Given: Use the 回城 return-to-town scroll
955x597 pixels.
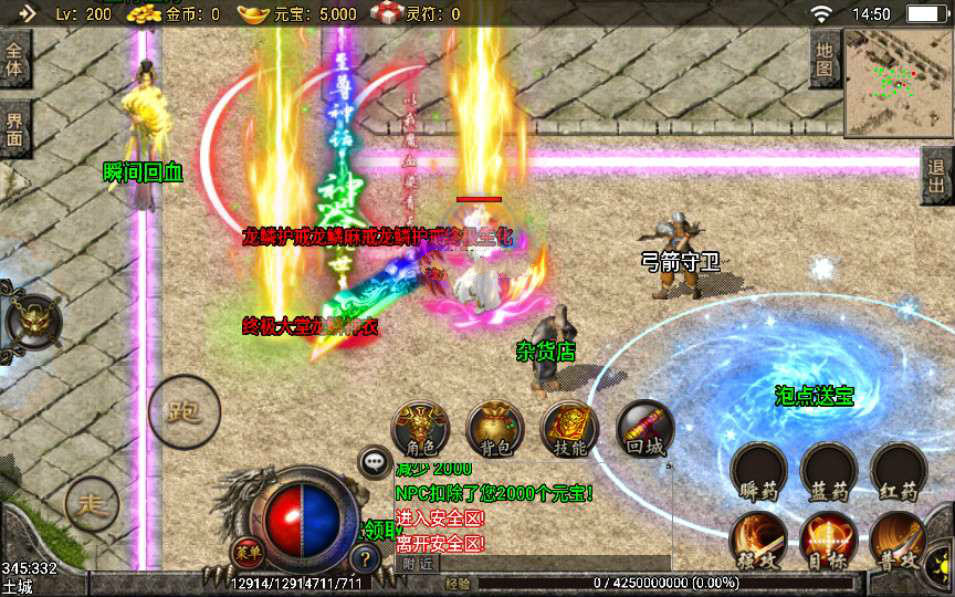Looking at the screenshot, I should (645, 429).
